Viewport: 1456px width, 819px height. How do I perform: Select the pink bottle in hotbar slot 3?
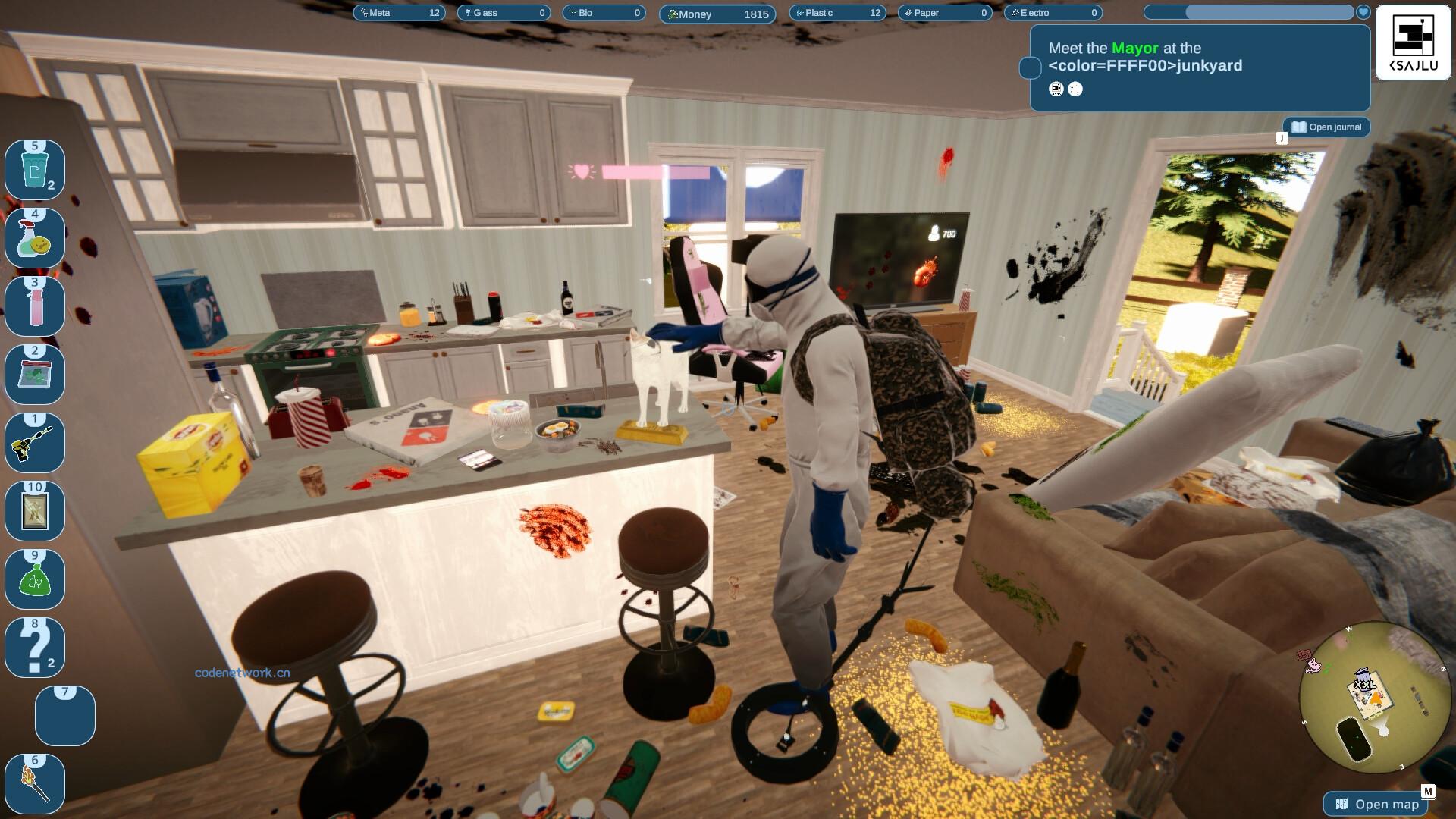pyautogui.click(x=34, y=306)
